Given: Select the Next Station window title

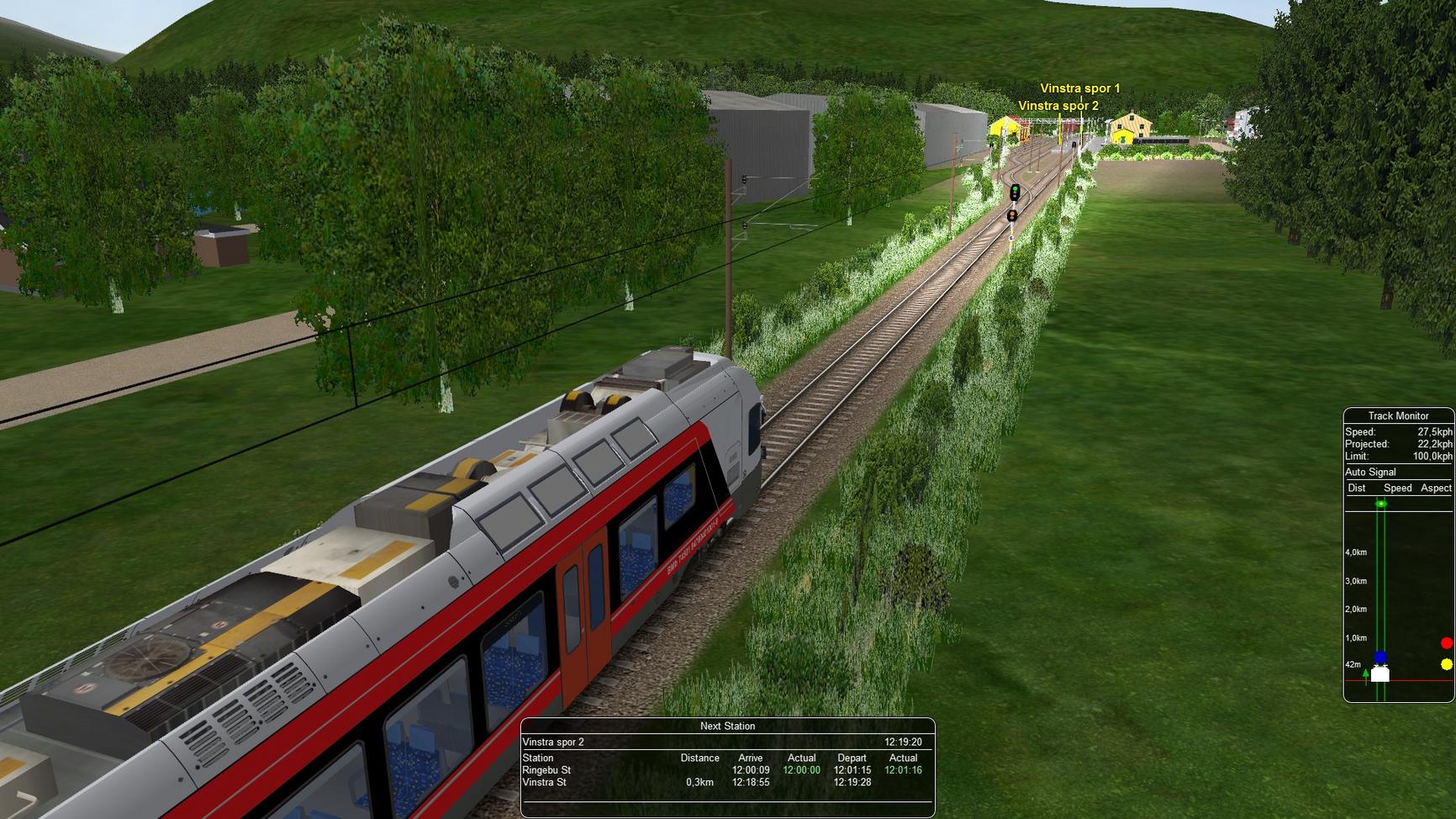Looking at the screenshot, I should click(x=727, y=726).
